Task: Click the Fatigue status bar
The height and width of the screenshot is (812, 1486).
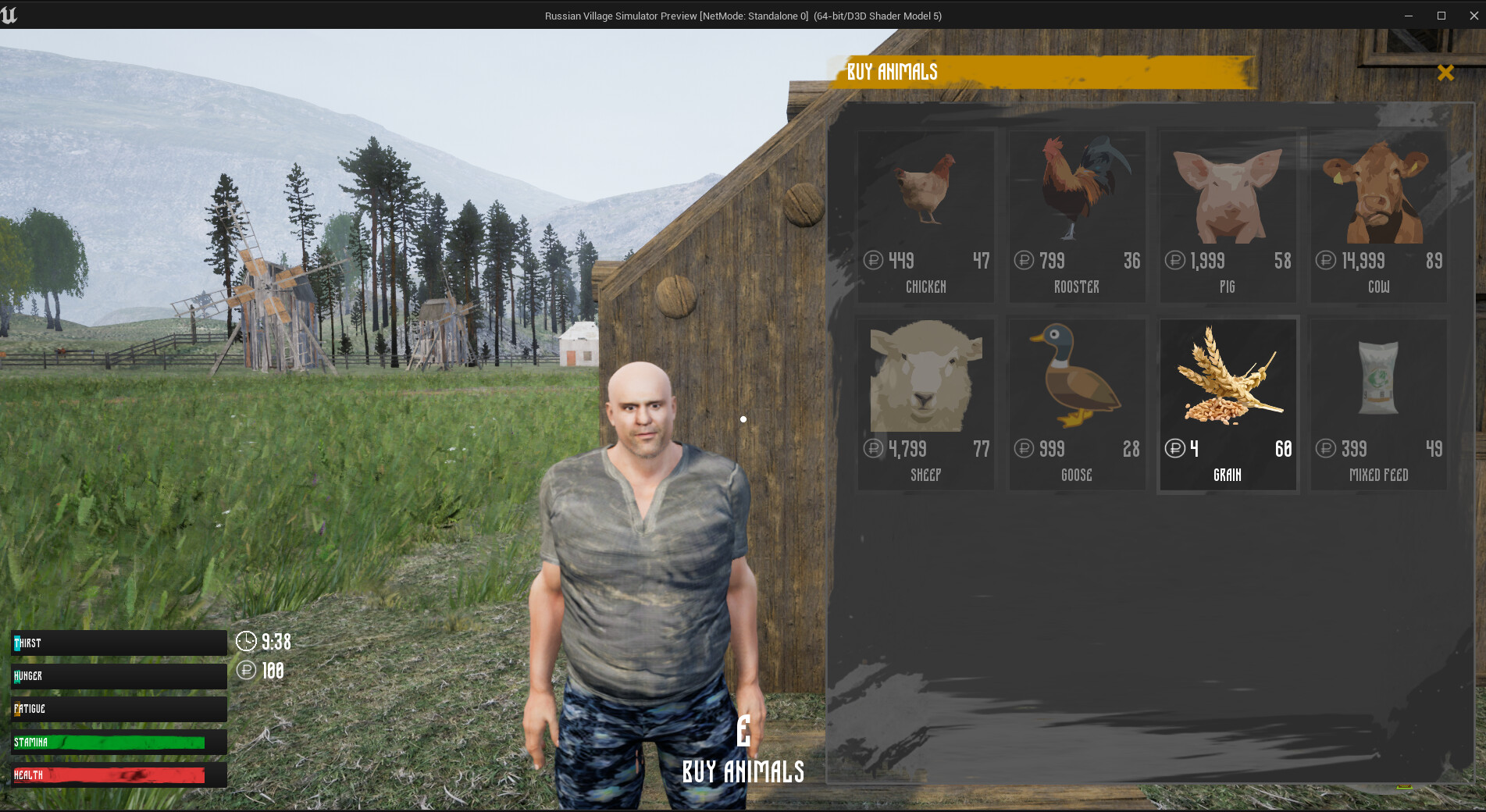Action: (x=117, y=709)
